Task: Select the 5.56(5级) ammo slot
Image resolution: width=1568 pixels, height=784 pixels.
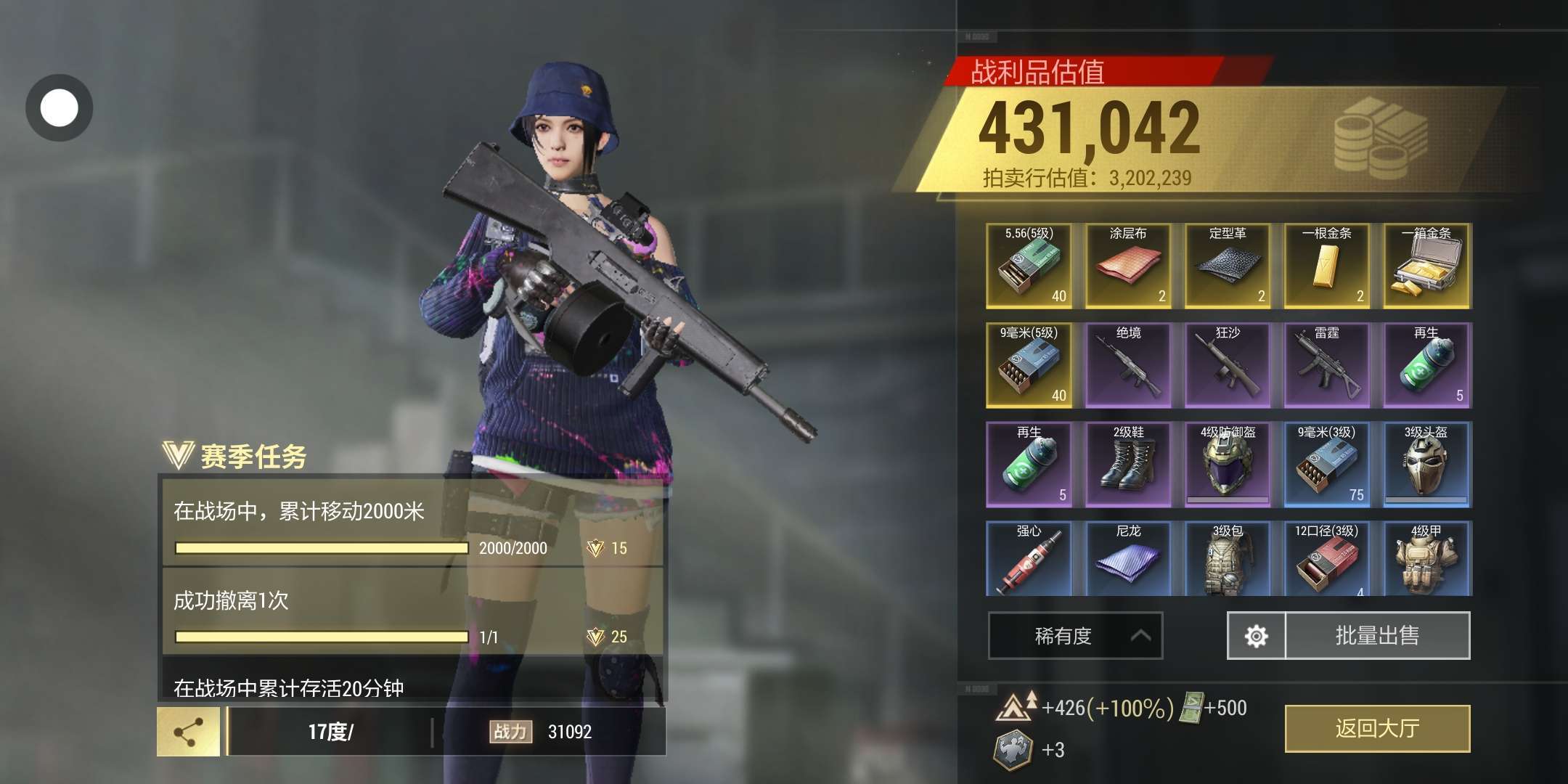Action: click(1029, 266)
